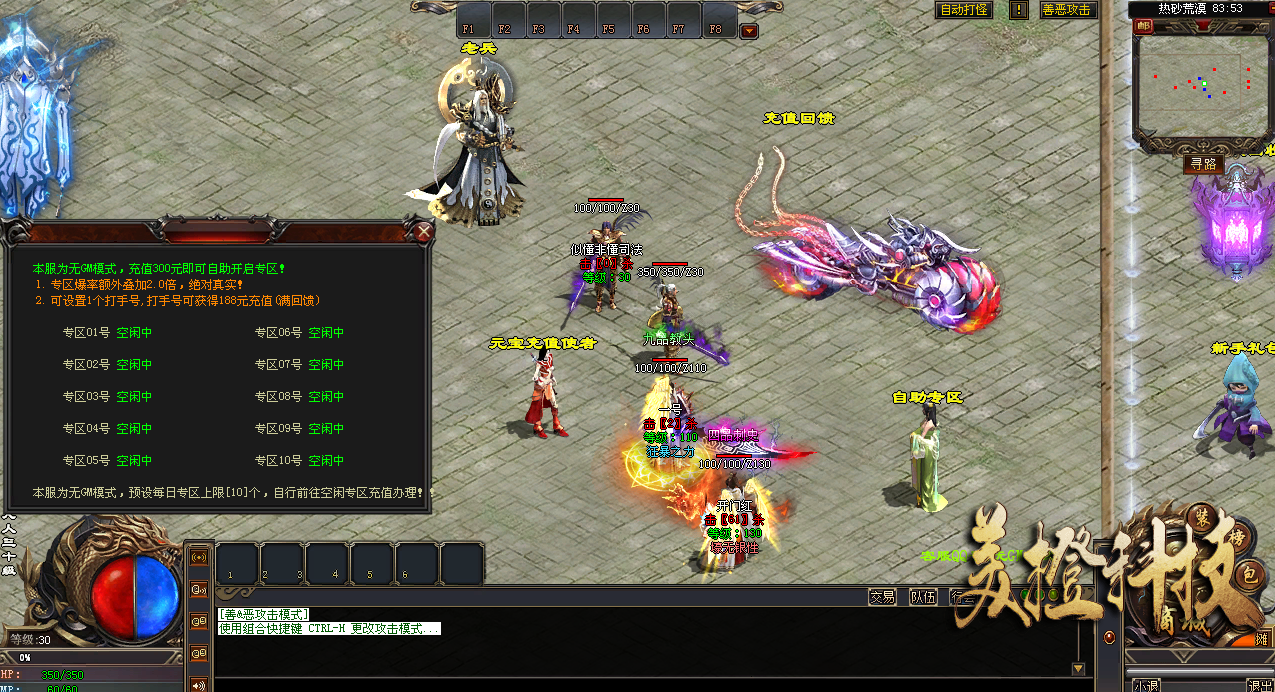Click the 小退 logout button
1275x692 pixels.
click(1145, 685)
